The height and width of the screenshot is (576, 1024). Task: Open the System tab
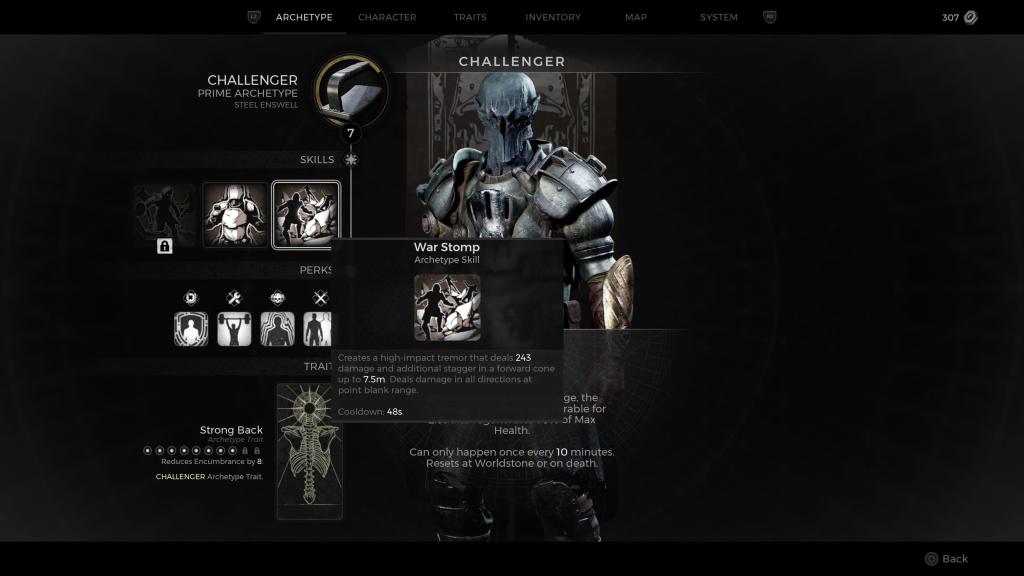click(x=719, y=17)
